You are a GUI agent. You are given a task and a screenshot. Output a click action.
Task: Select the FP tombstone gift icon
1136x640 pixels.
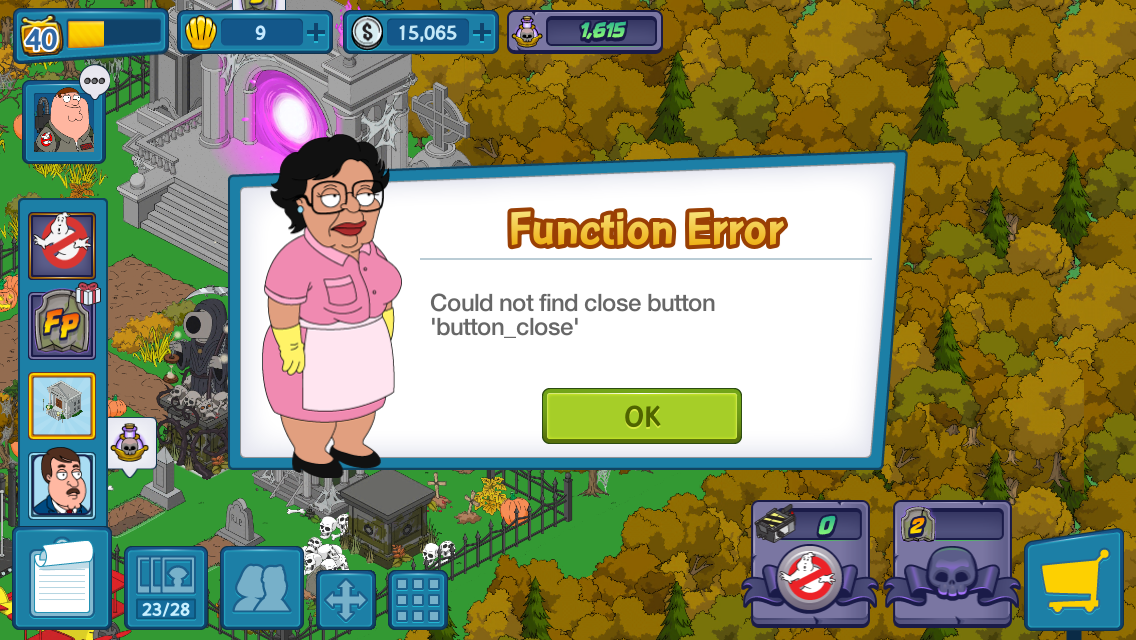coord(62,325)
